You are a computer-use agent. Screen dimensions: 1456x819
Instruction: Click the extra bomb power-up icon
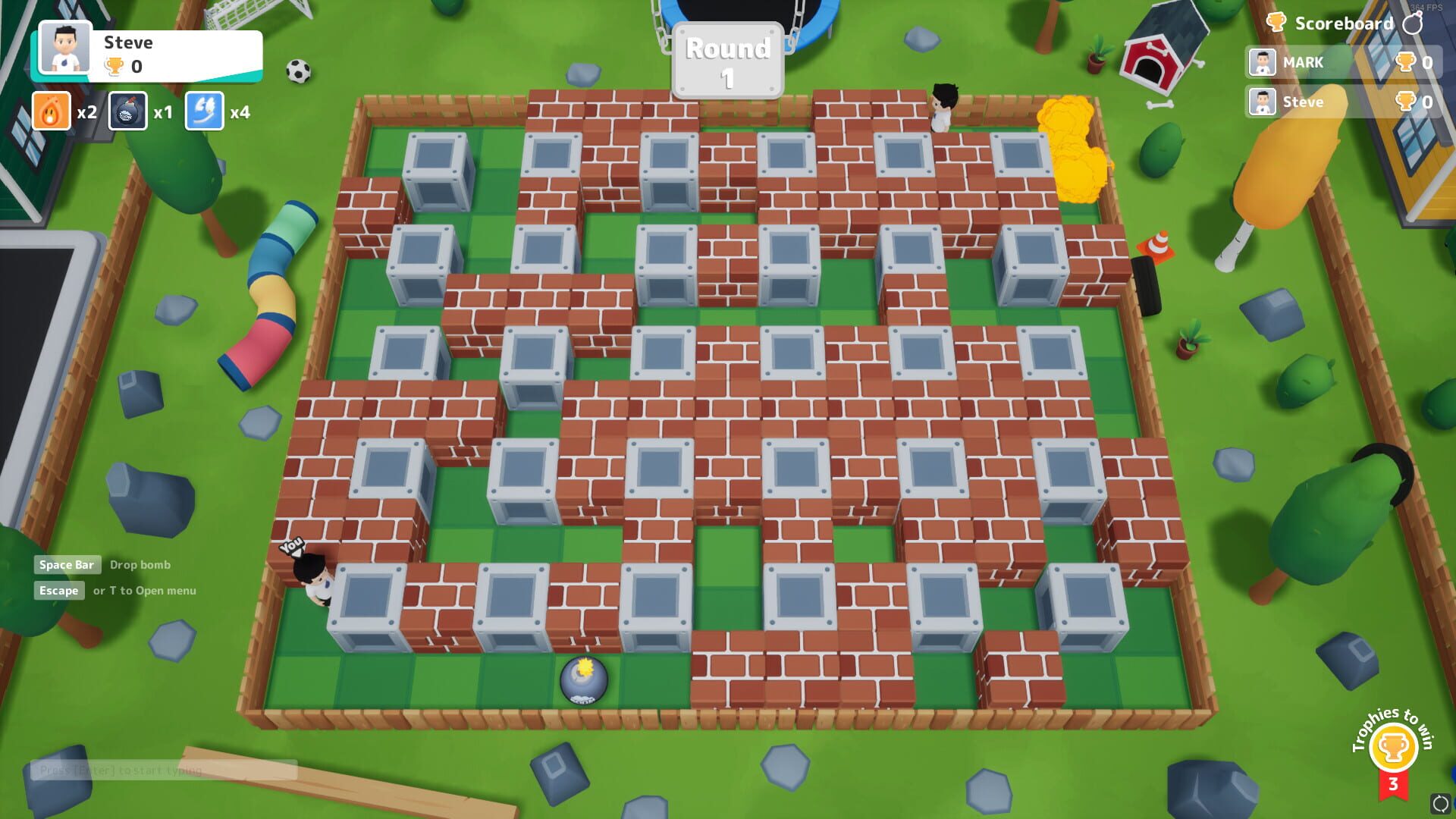pyautogui.click(x=127, y=111)
